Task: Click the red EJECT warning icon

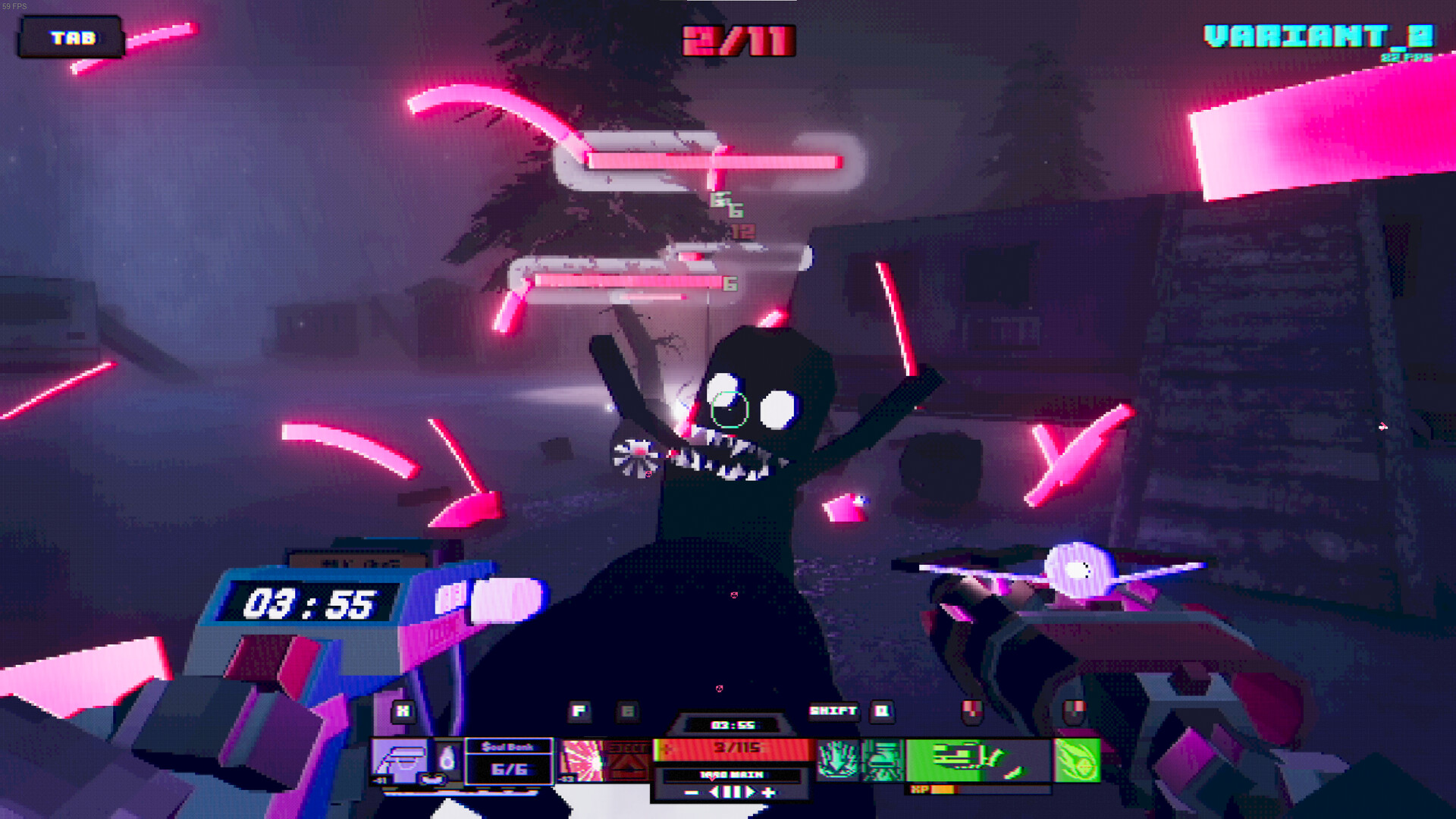Action: [x=628, y=758]
